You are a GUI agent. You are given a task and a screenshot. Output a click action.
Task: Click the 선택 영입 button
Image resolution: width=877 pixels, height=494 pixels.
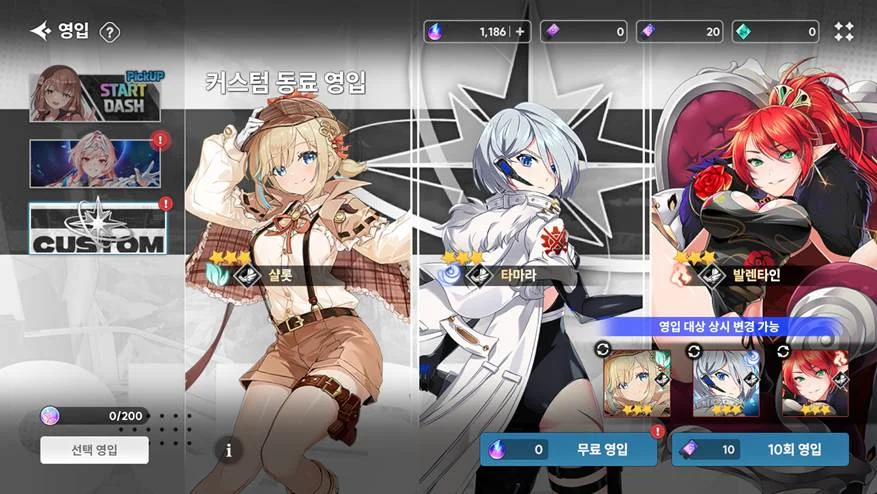[95, 449]
